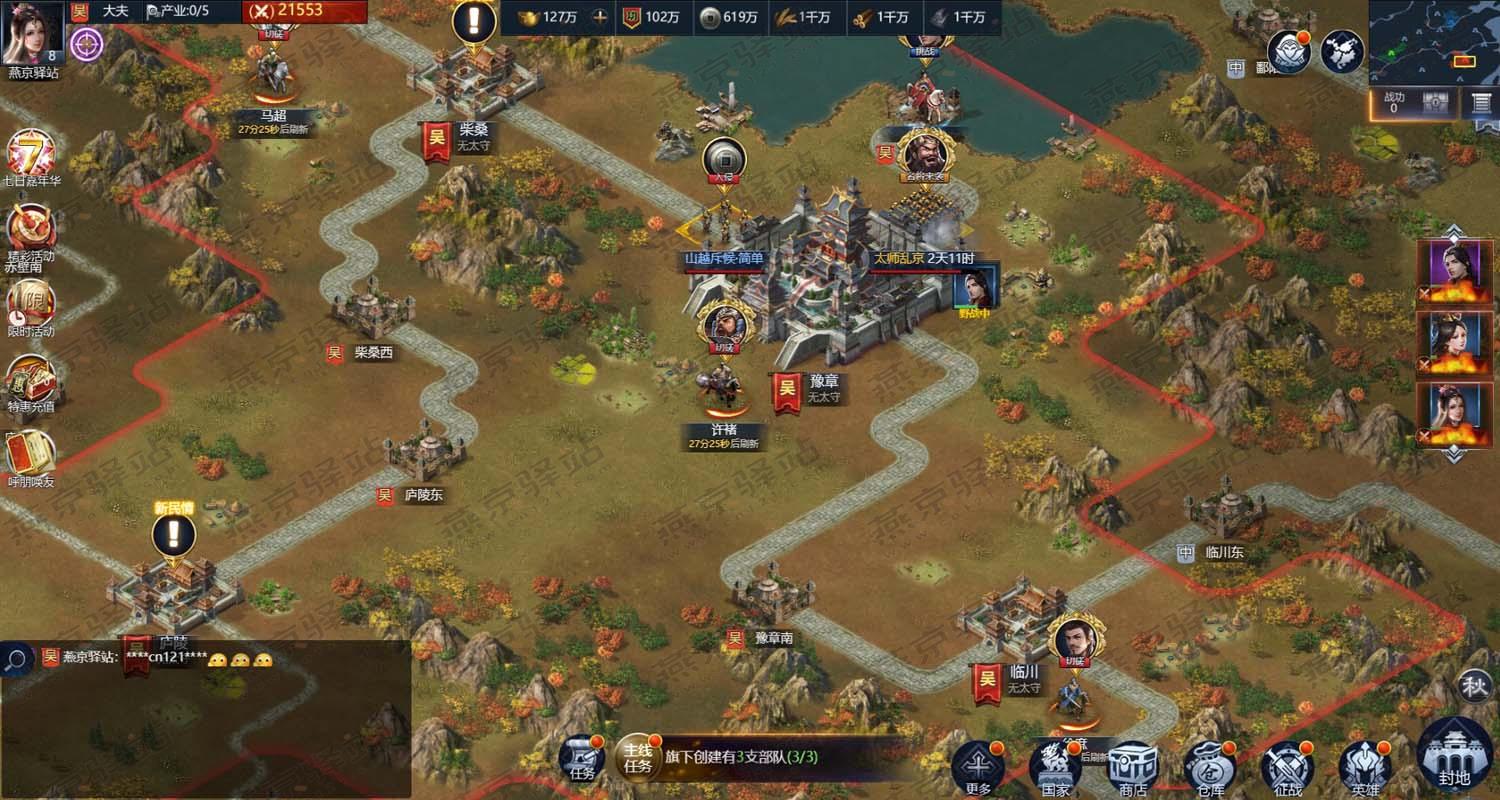Open the 任务 quest menu

tap(581, 756)
